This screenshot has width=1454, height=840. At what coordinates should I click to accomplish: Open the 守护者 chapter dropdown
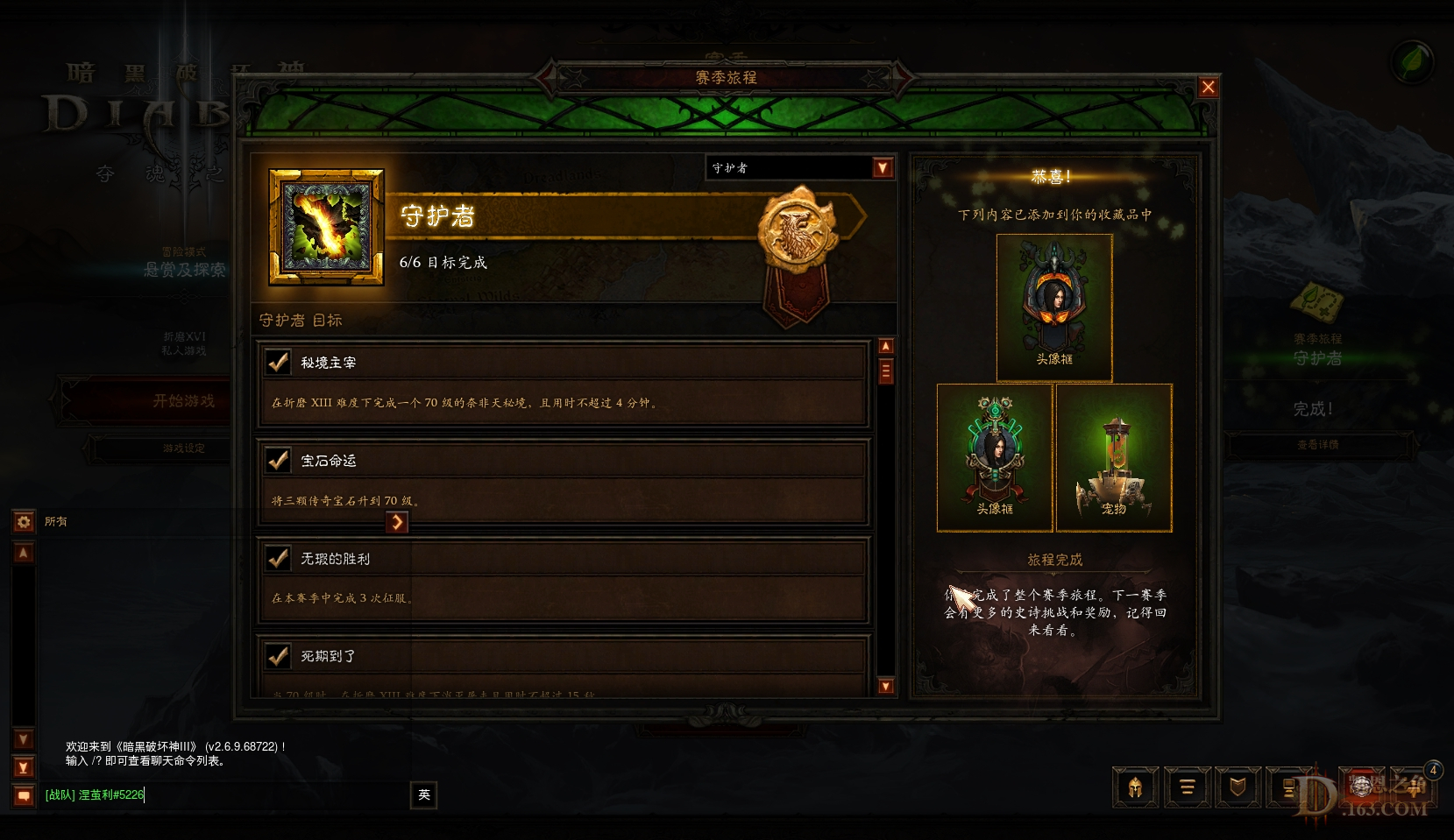[883, 167]
